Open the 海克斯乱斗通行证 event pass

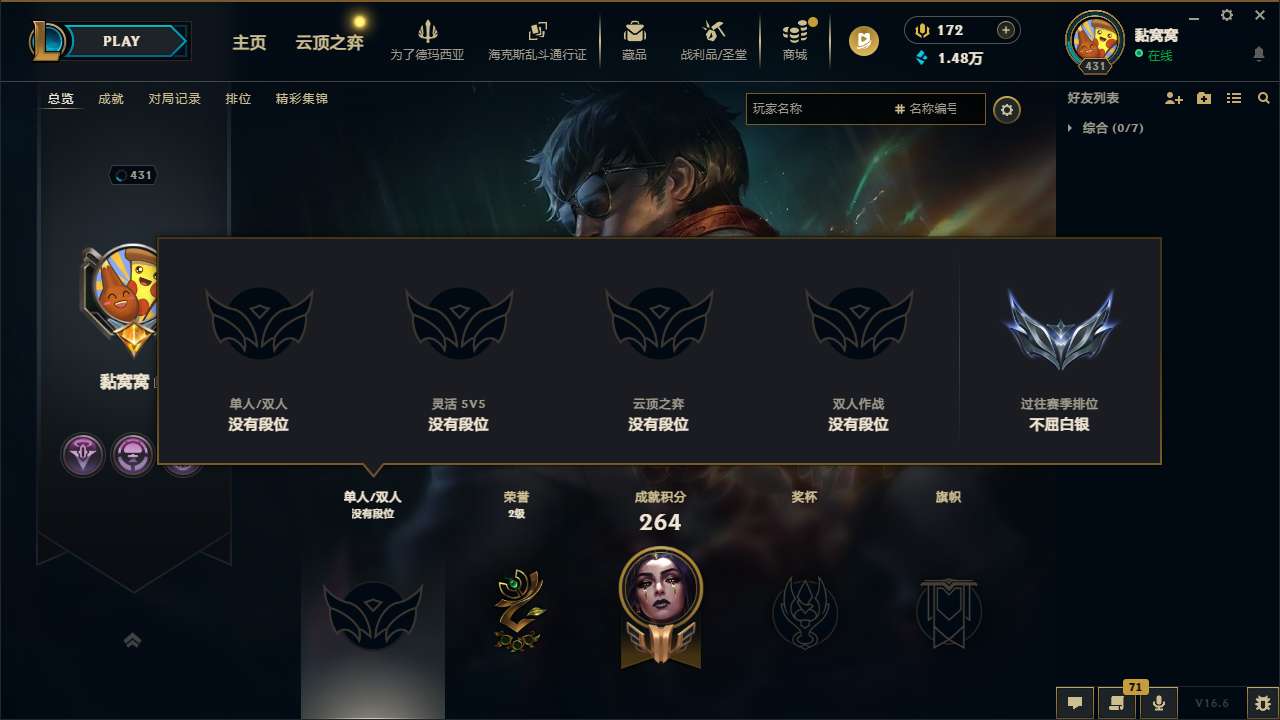pos(539,40)
